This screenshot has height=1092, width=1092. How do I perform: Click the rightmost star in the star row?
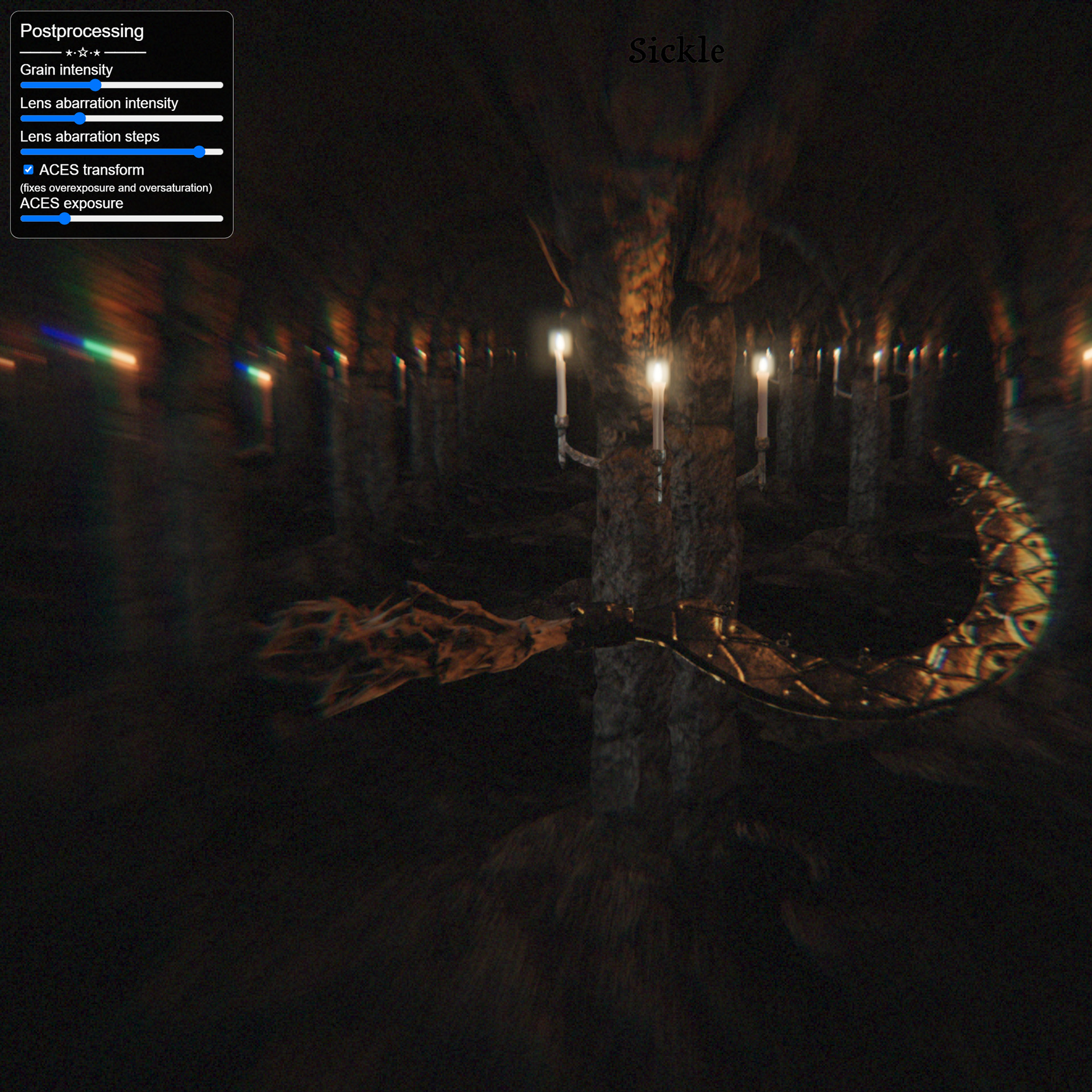pos(97,53)
